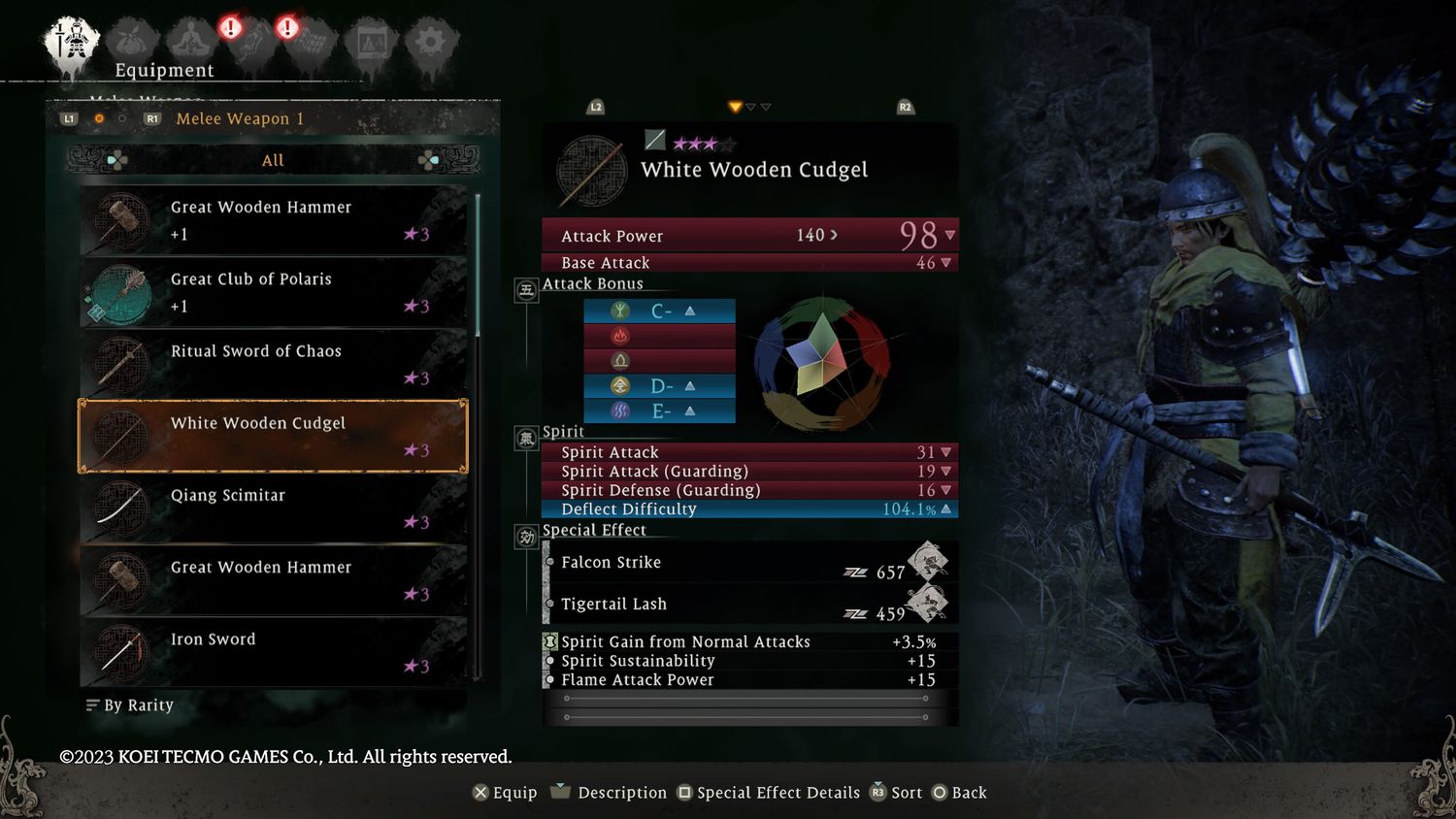Select the Equipment tab icon
Screen dimensions: 1456x819
(71, 43)
